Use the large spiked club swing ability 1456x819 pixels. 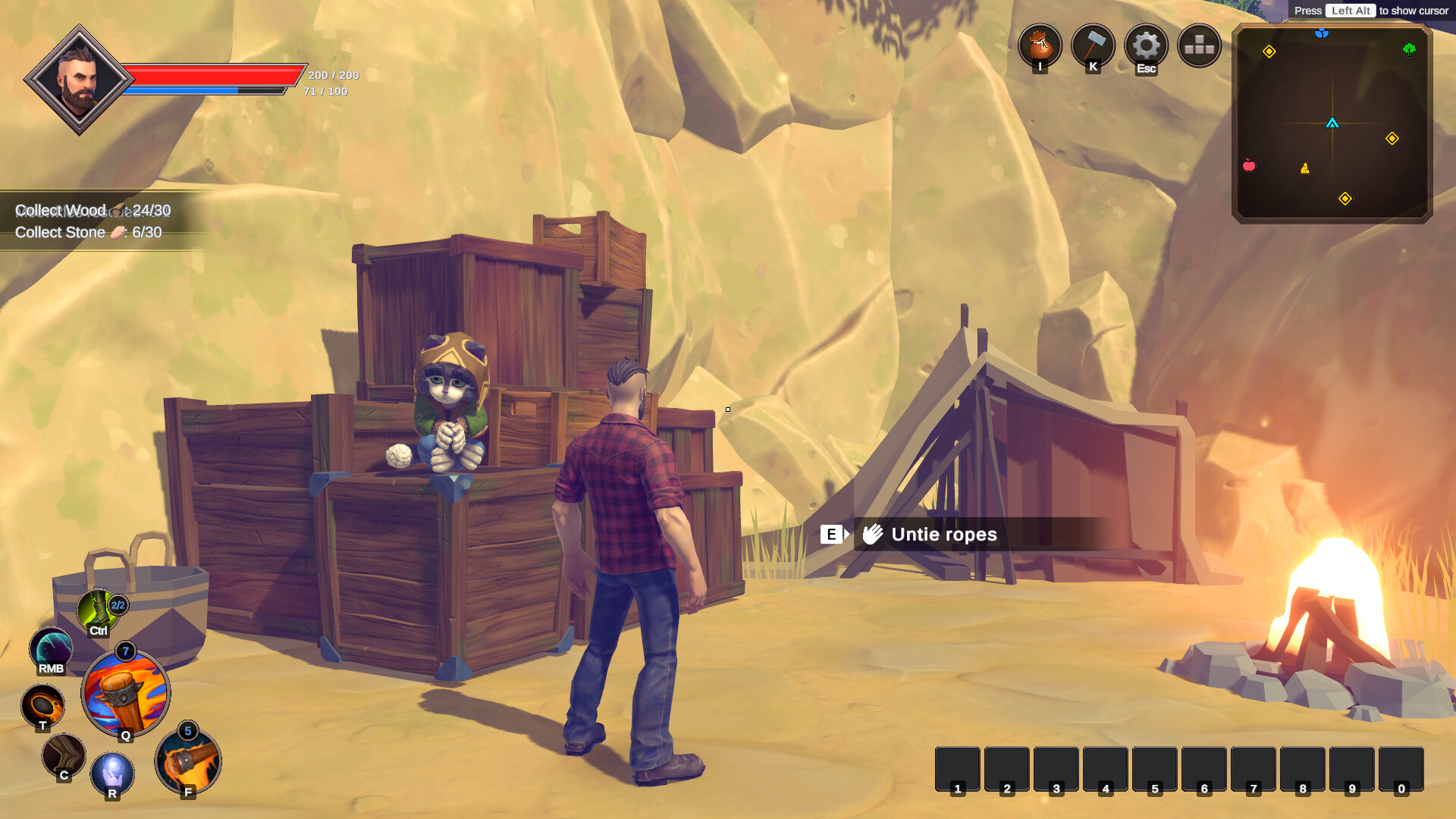point(125,693)
